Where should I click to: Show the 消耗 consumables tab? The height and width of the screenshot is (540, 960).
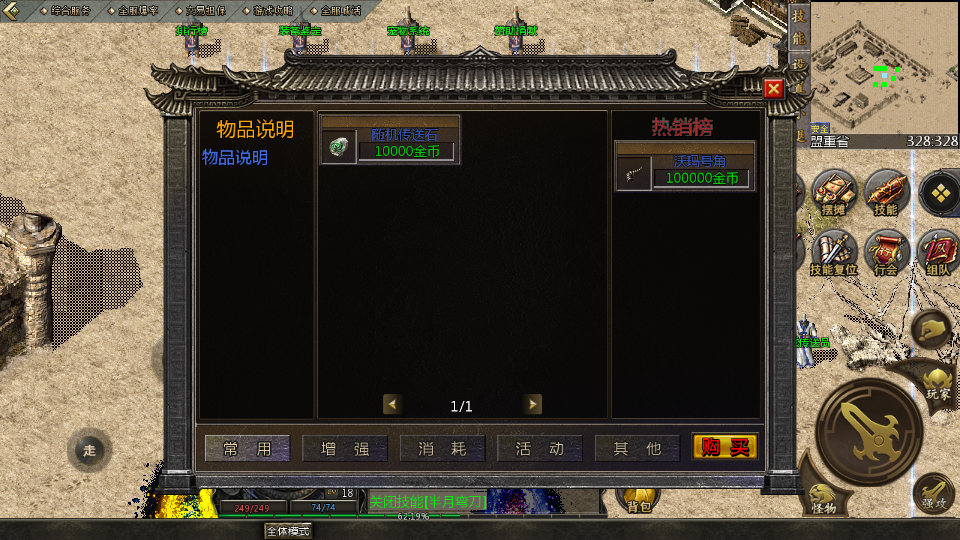point(443,449)
